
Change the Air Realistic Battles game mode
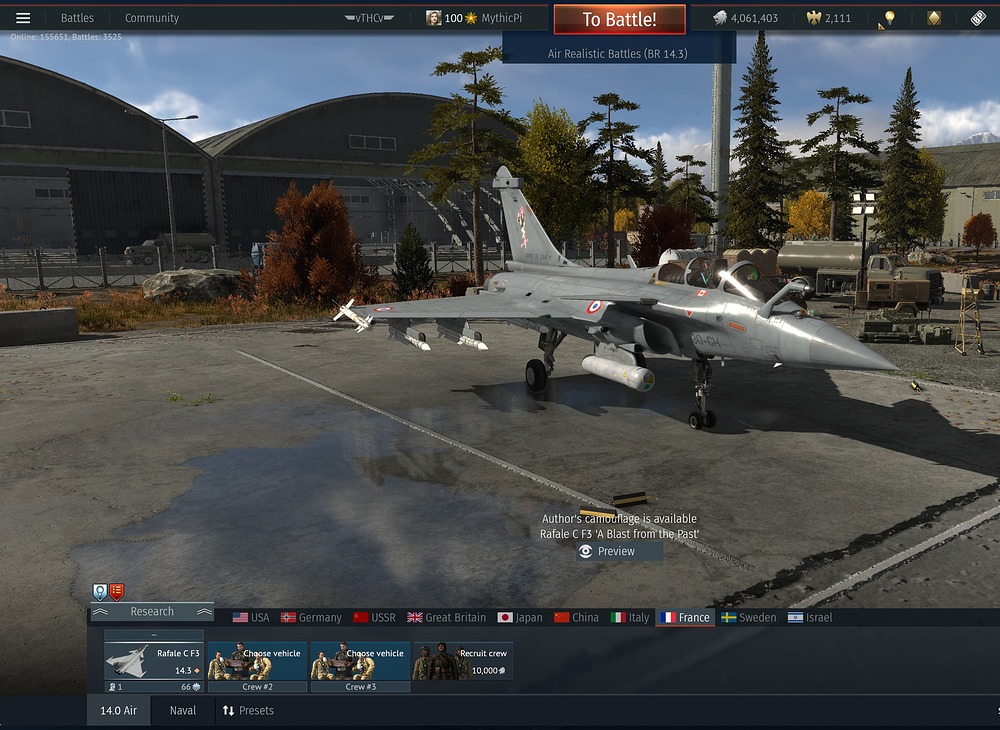[x=619, y=51]
